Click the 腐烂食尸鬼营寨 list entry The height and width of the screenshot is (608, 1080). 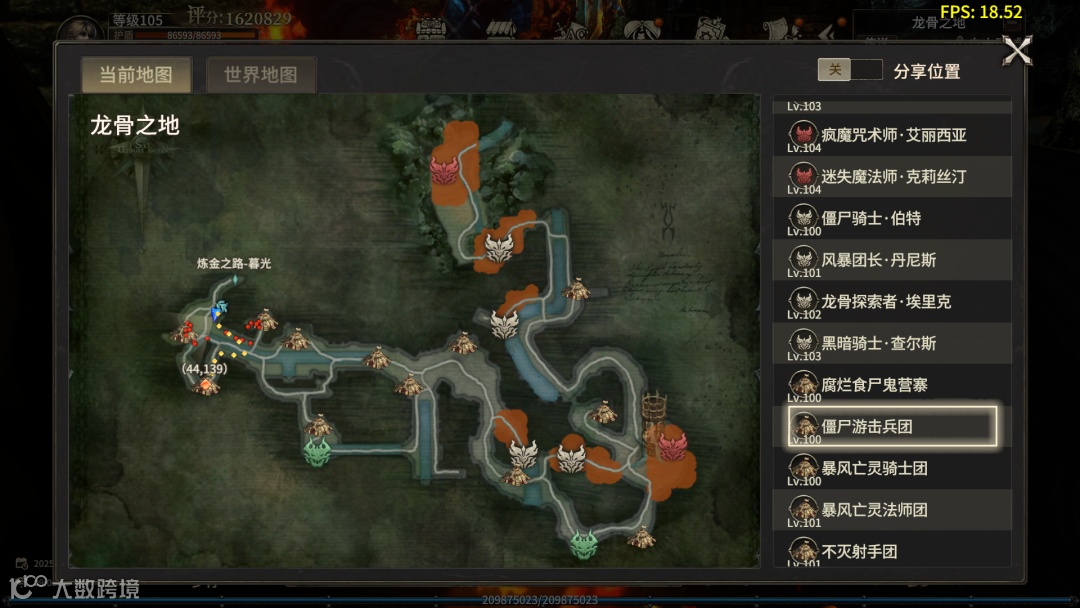[893, 385]
